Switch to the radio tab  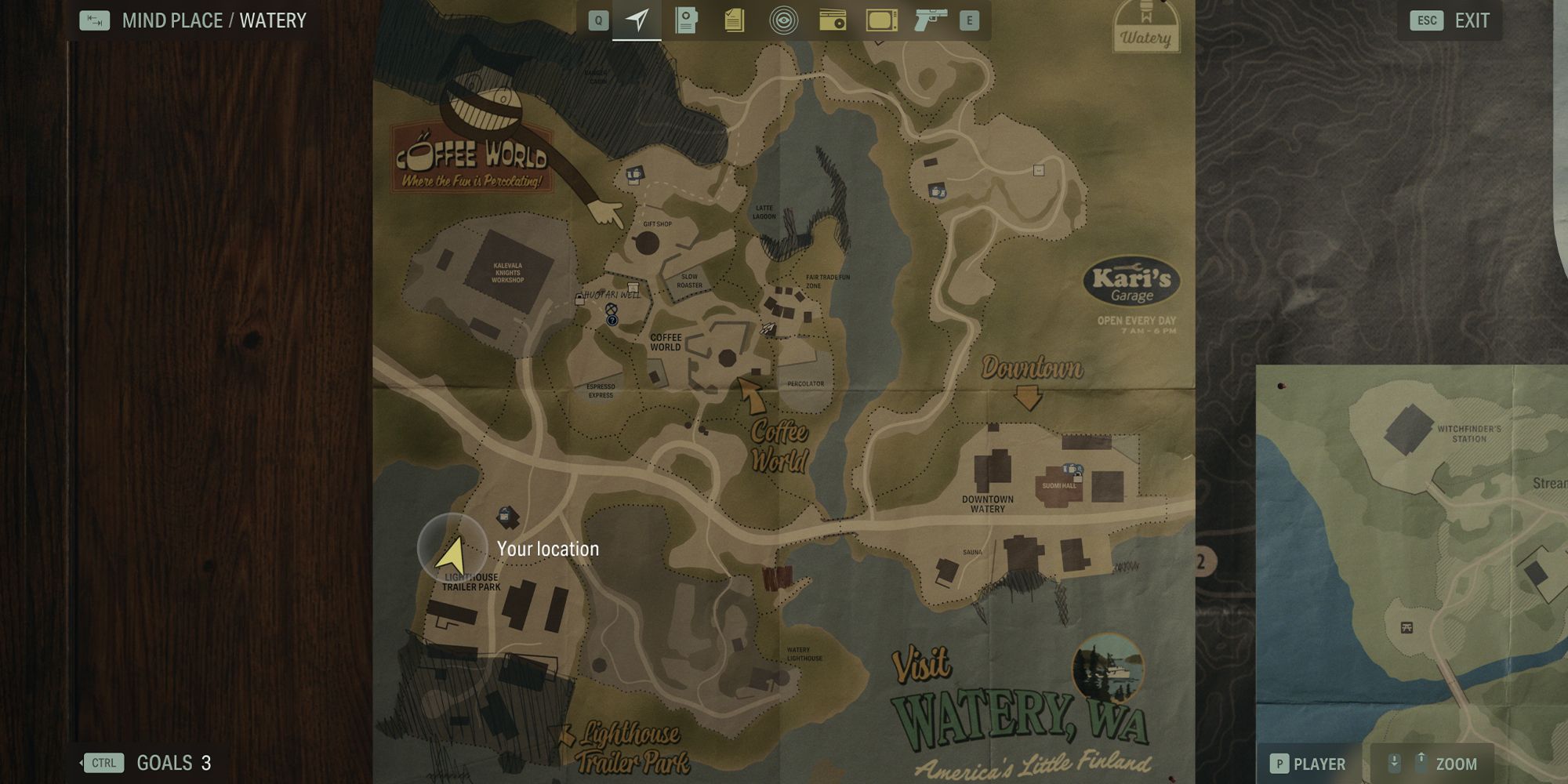tap(832, 20)
